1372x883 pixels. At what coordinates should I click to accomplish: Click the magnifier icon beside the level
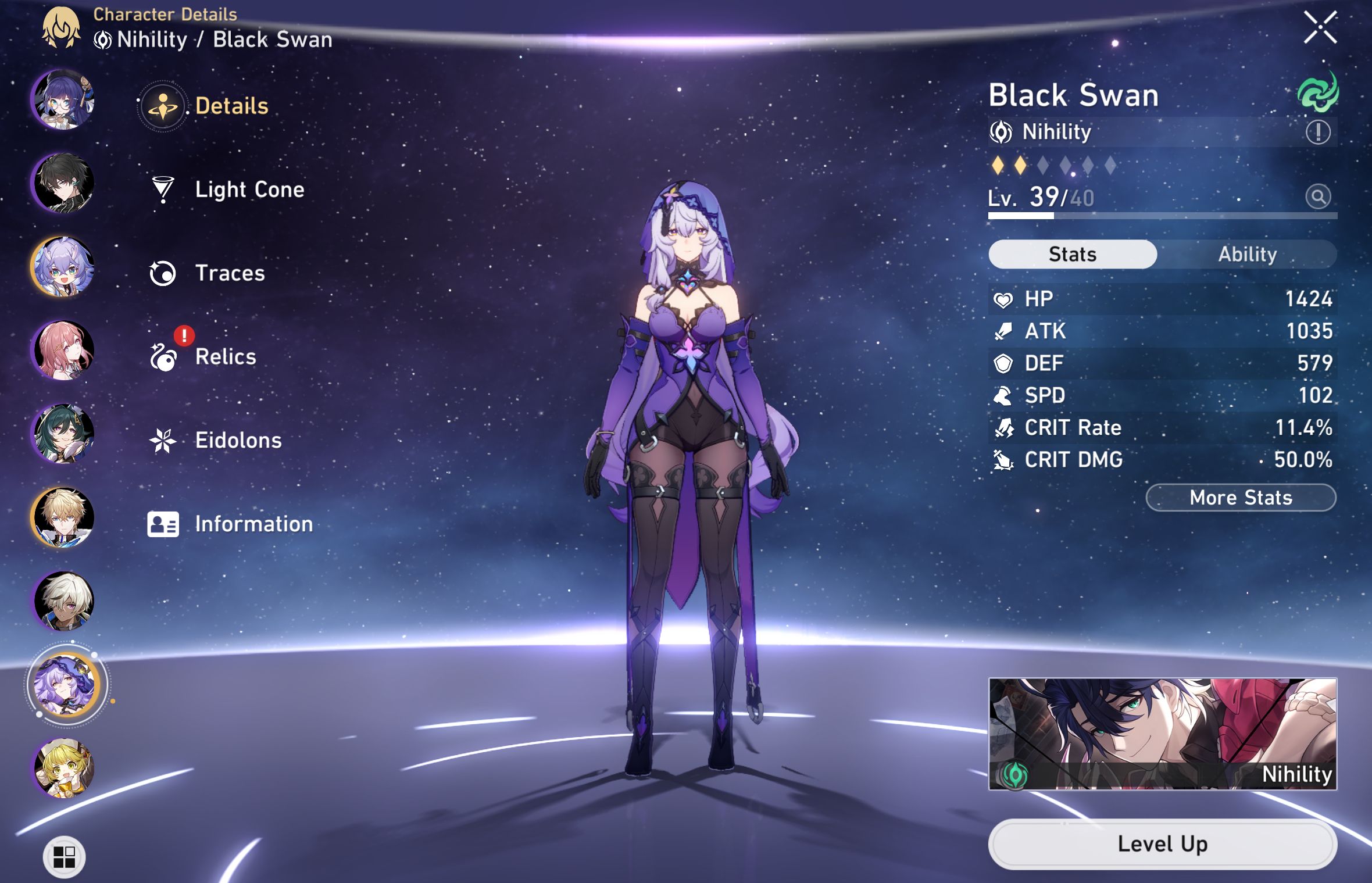click(x=1317, y=196)
